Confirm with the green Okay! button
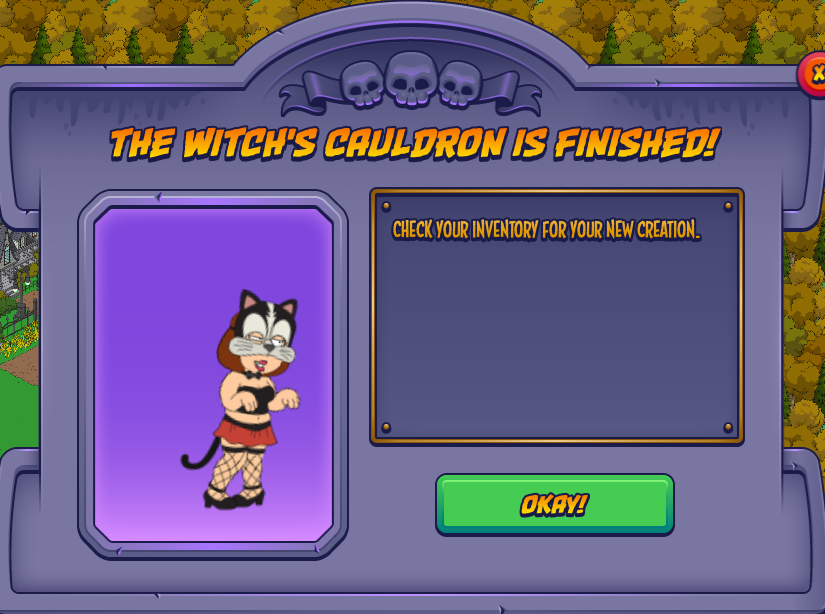The image size is (825, 614). coord(554,504)
